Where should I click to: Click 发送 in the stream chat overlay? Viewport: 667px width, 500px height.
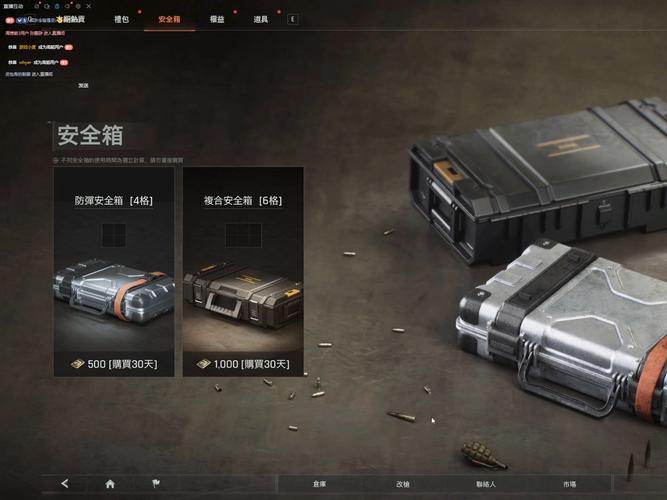tap(83, 86)
